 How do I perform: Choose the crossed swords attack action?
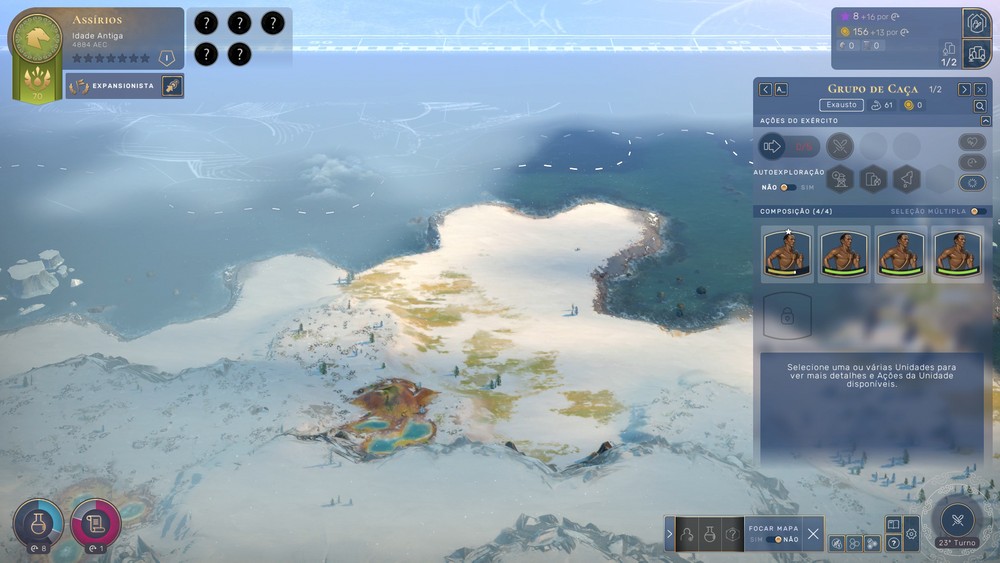tap(840, 147)
